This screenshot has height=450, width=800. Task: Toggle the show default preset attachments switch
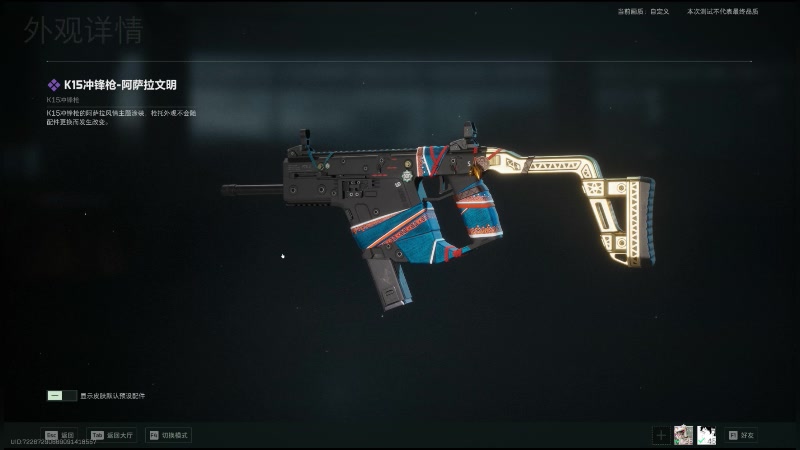[61, 395]
